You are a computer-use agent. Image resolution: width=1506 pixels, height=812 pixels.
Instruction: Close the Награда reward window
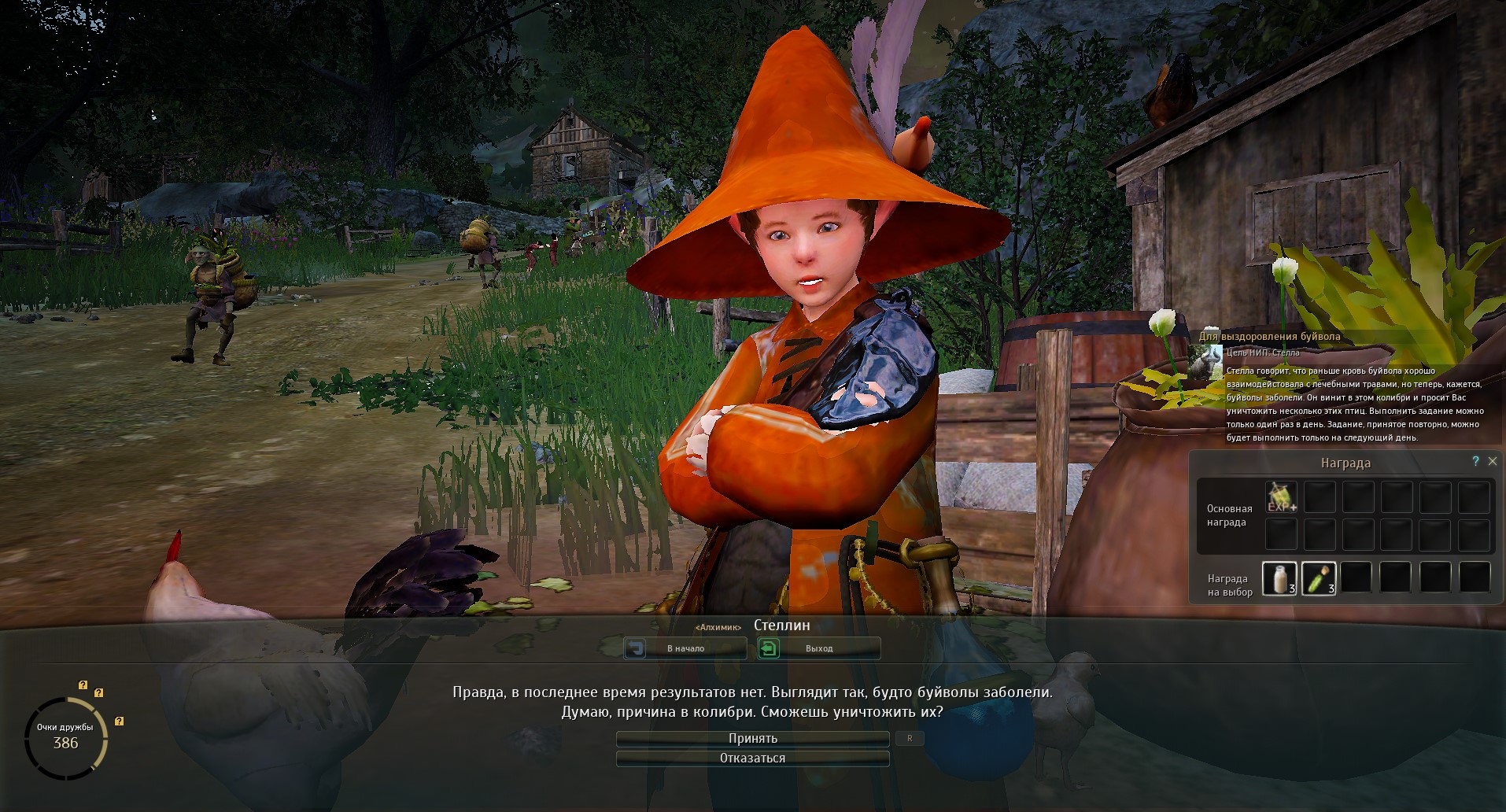pyautogui.click(x=1493, y=462)
